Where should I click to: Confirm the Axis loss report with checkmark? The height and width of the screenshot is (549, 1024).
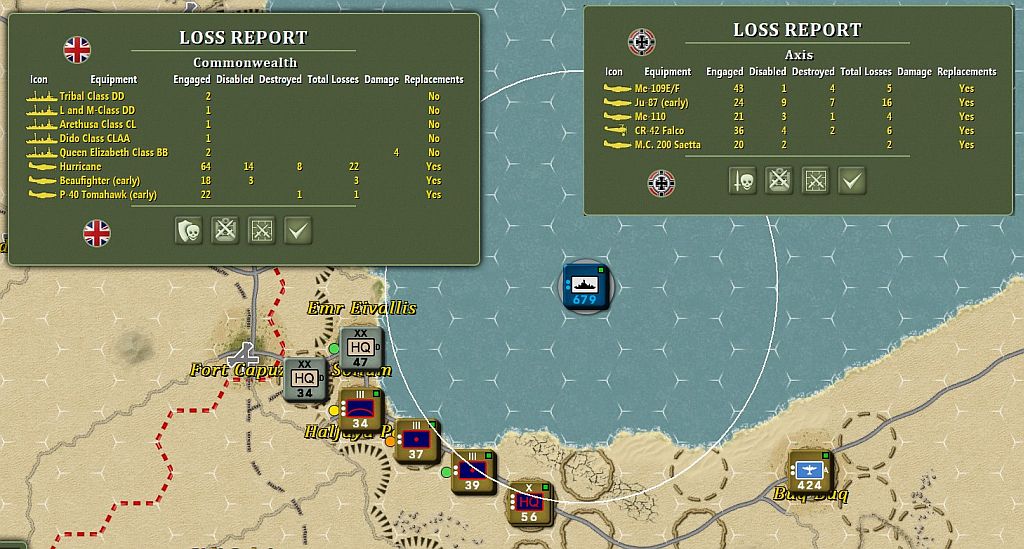point(852,181)
